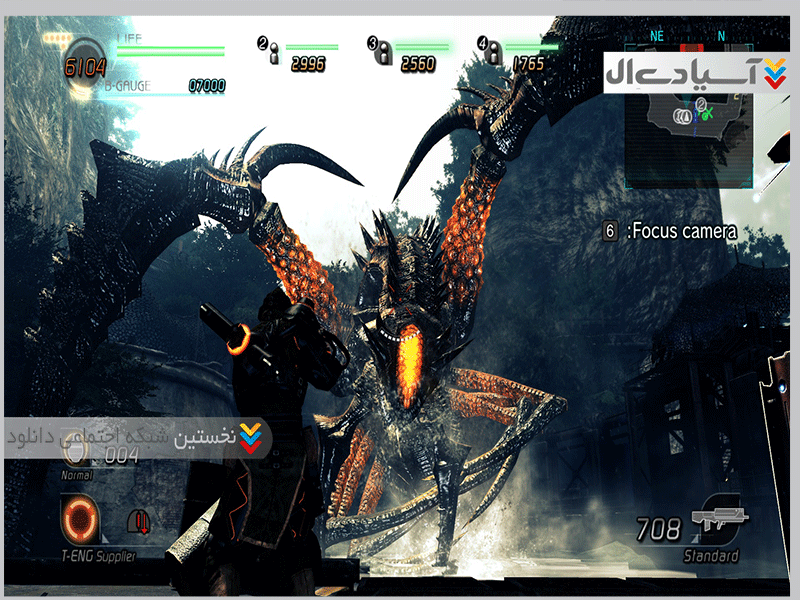Click the site logo banner over the minimap
Screen dimensions: 800x600
pyautogui.click(x=692, y=73)
